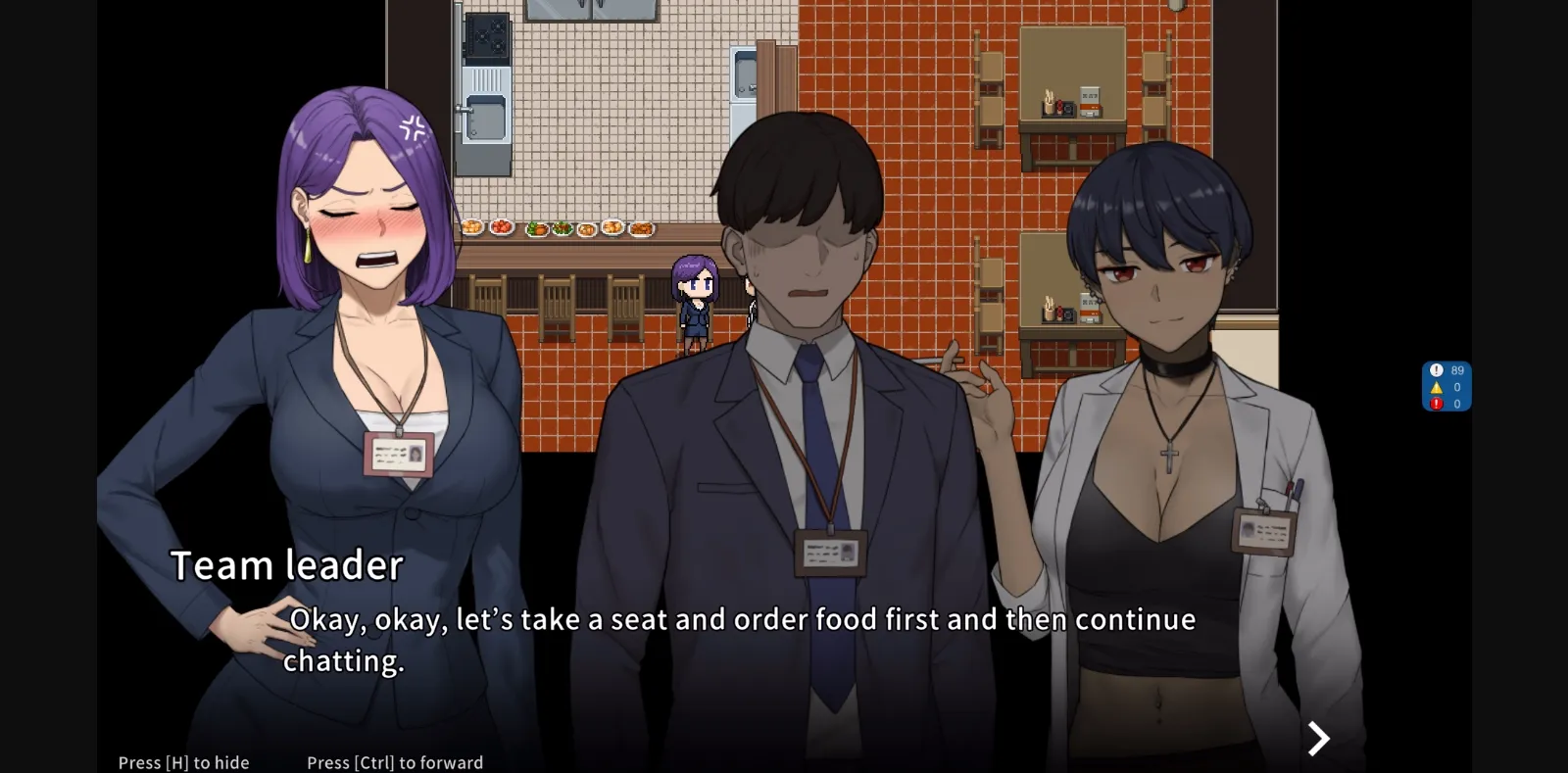Click the yellow warning triangle icon
Image resolution: width=1568 pixels, height=773 pixels.
pos(1436,386)
